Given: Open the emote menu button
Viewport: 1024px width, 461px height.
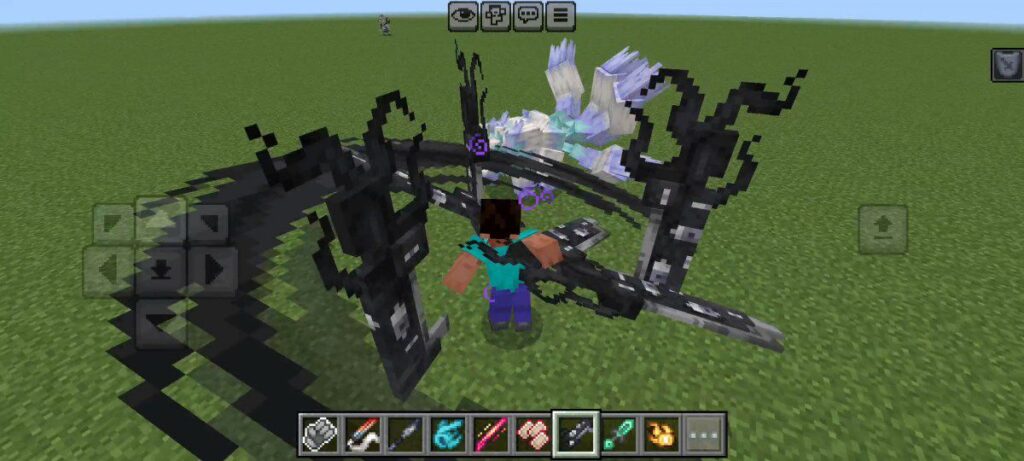Looking at the screenshot, I should click(495, 15).
